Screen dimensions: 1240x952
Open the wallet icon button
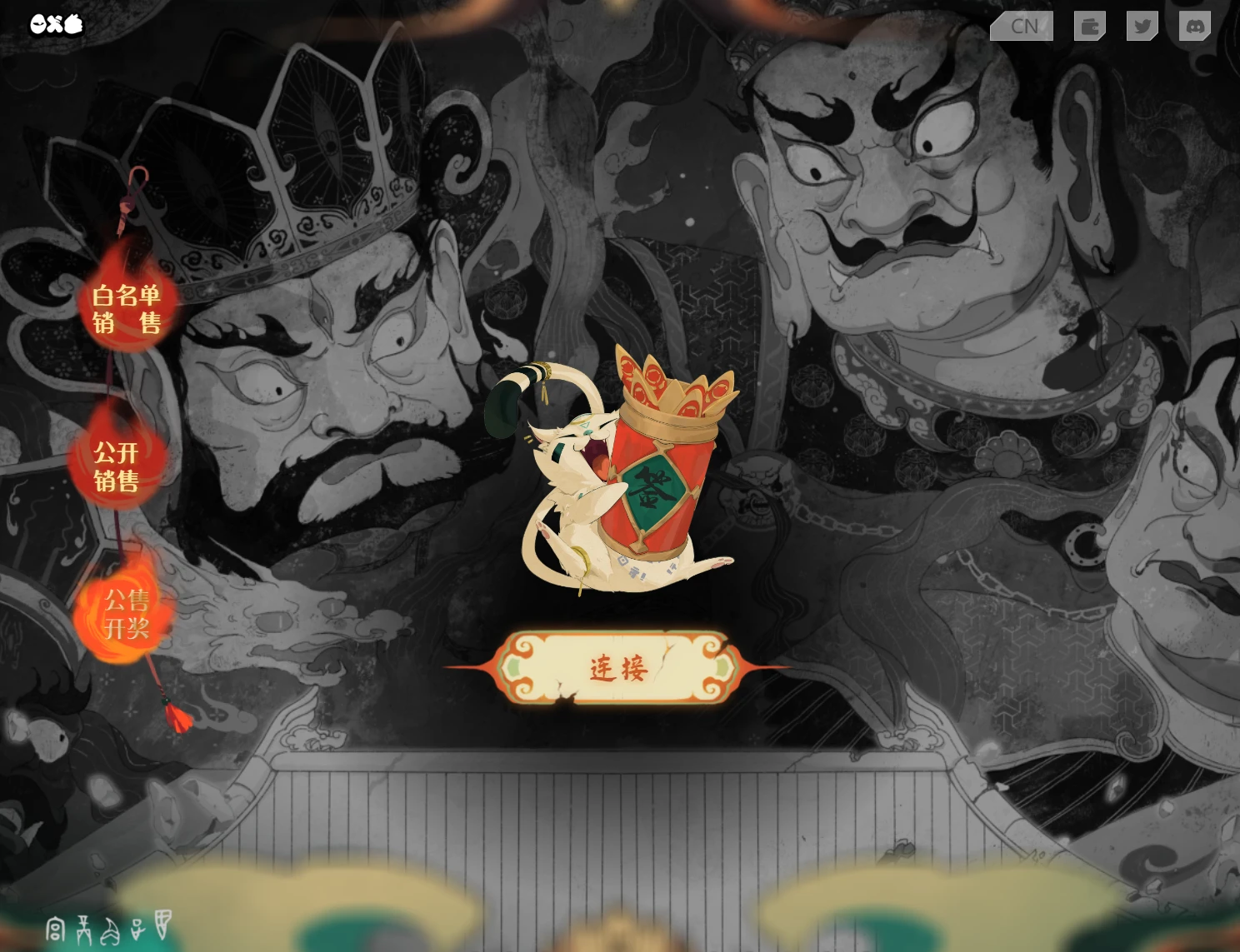[x=1089, y=26]
